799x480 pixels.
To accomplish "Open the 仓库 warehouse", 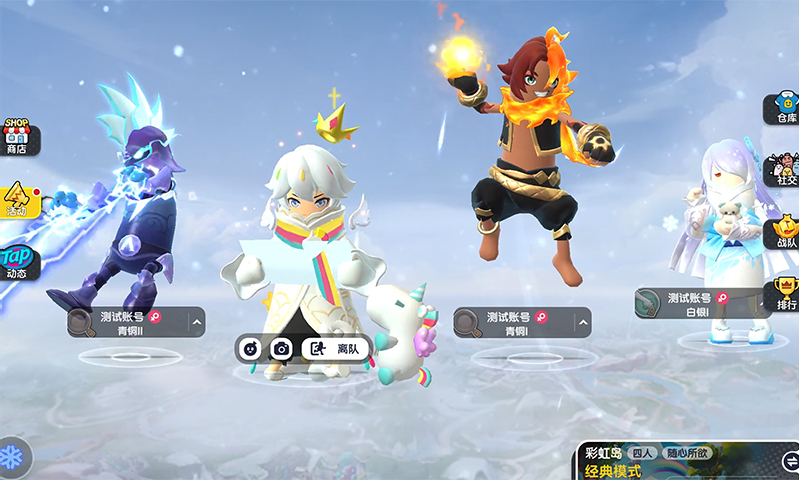I will point(784,110).
